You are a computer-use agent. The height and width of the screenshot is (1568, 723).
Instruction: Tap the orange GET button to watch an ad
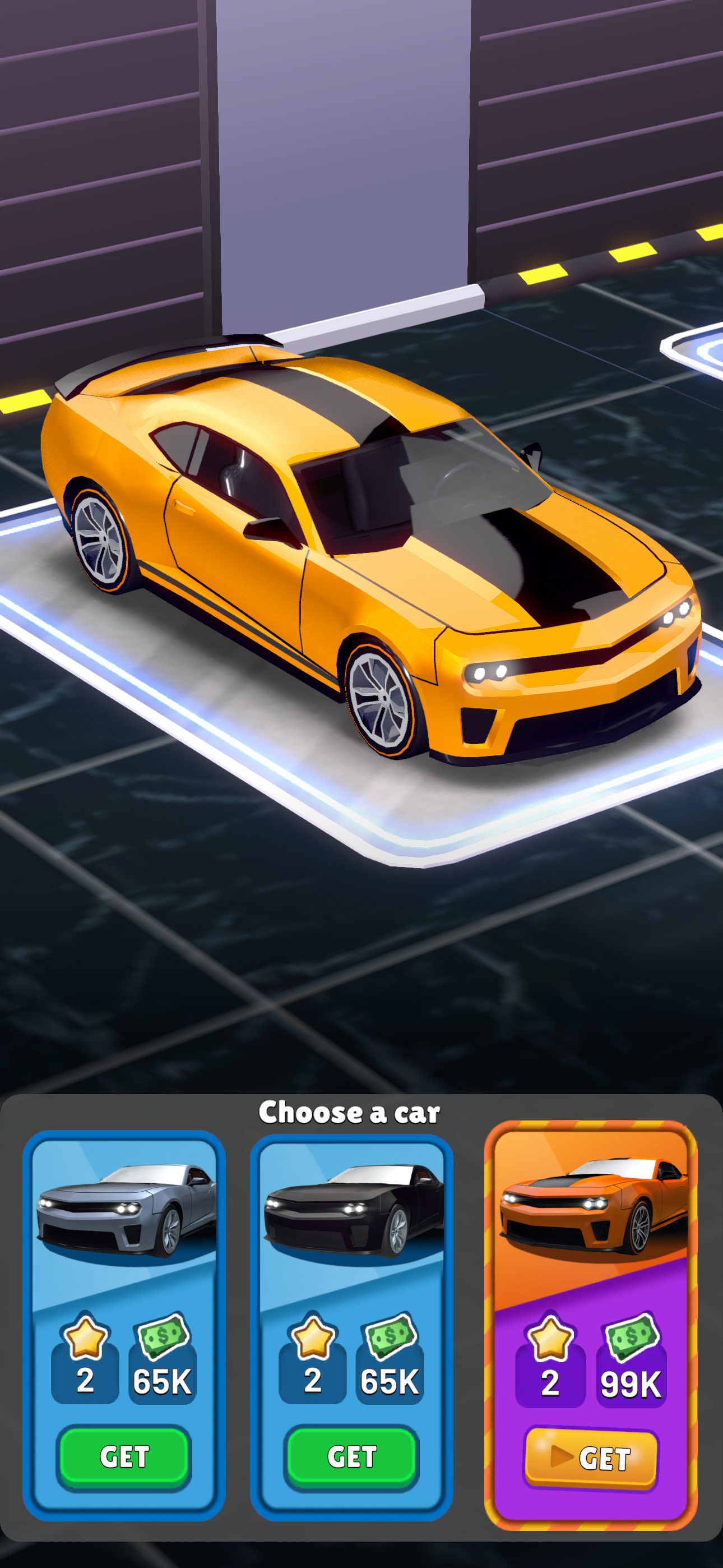click(x=590, y=1456)
